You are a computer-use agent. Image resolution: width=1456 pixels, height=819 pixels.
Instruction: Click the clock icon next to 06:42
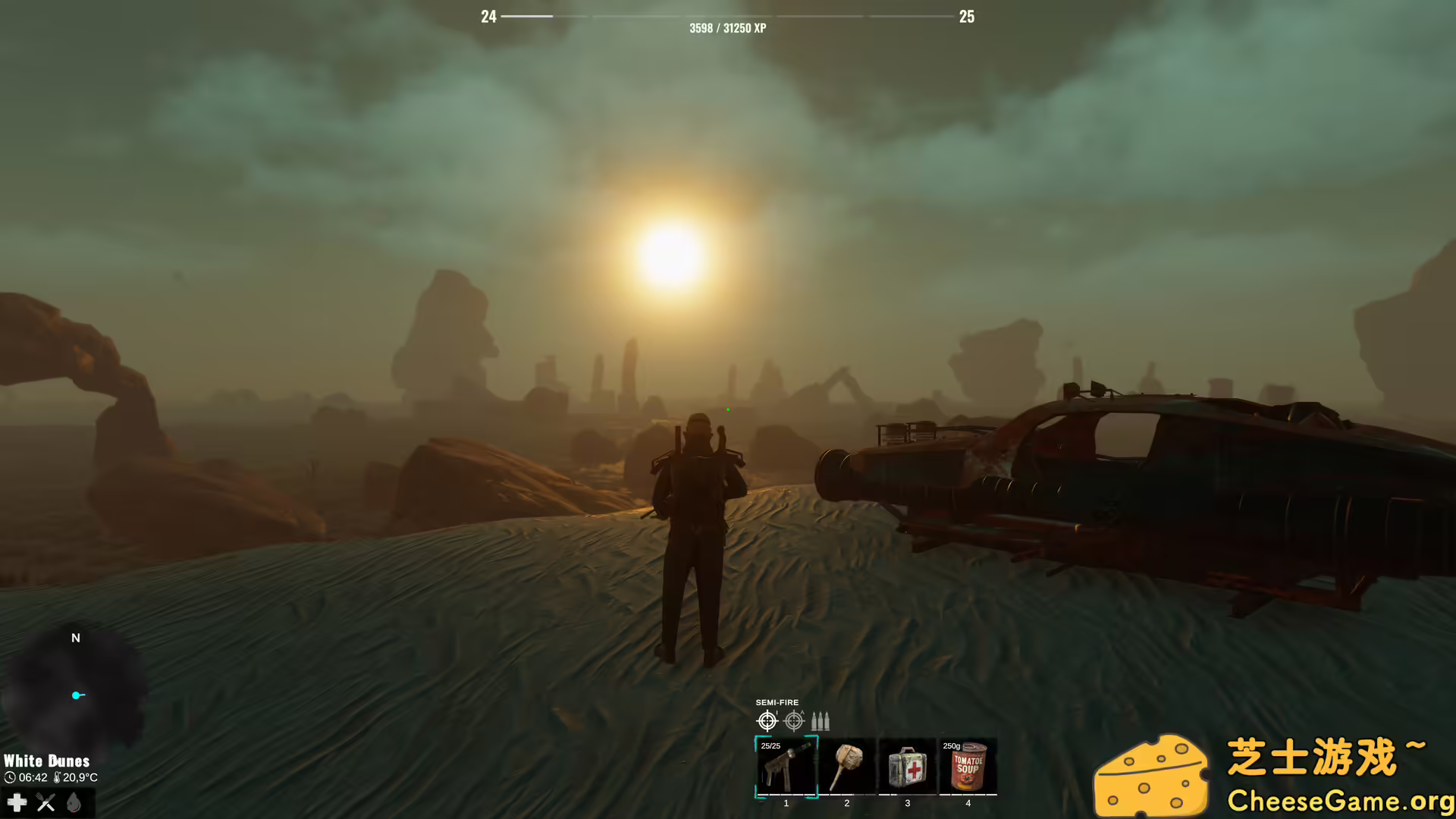[11, 777]
